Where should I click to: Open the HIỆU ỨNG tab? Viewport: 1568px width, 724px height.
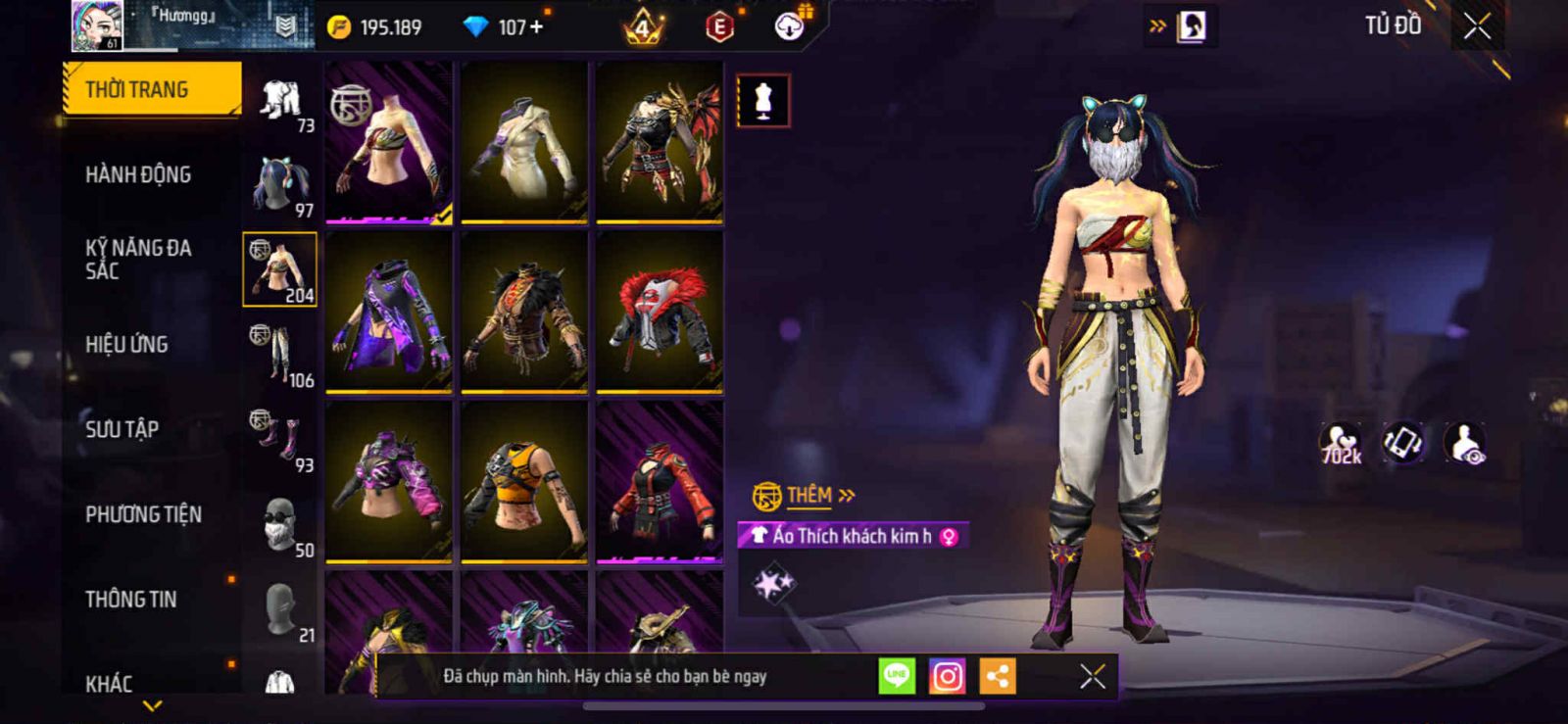[126, 344]
